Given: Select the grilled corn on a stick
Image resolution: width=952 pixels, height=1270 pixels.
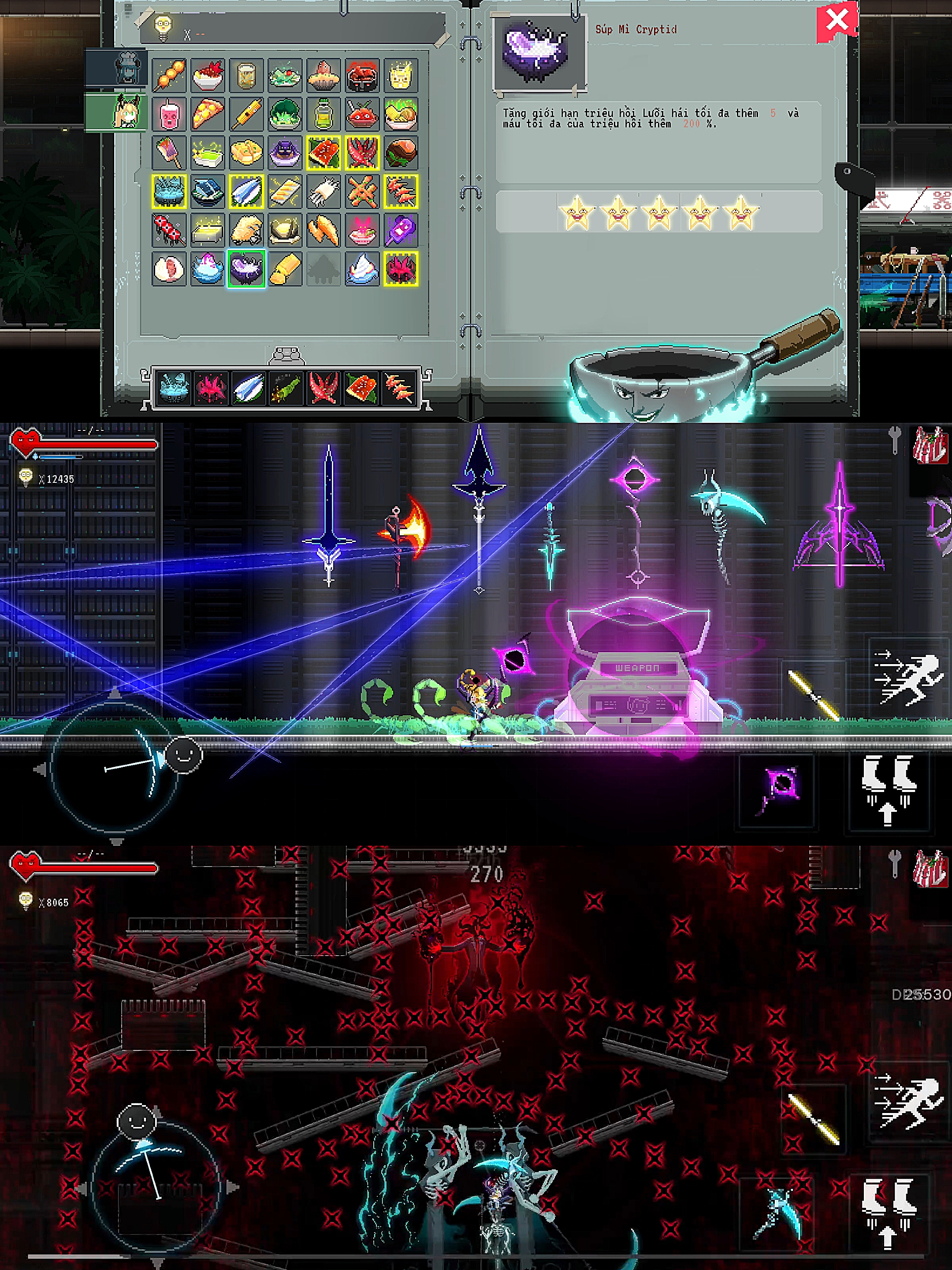Looking at the screenshot, I should pyautogui.click(x=246, y=114).
